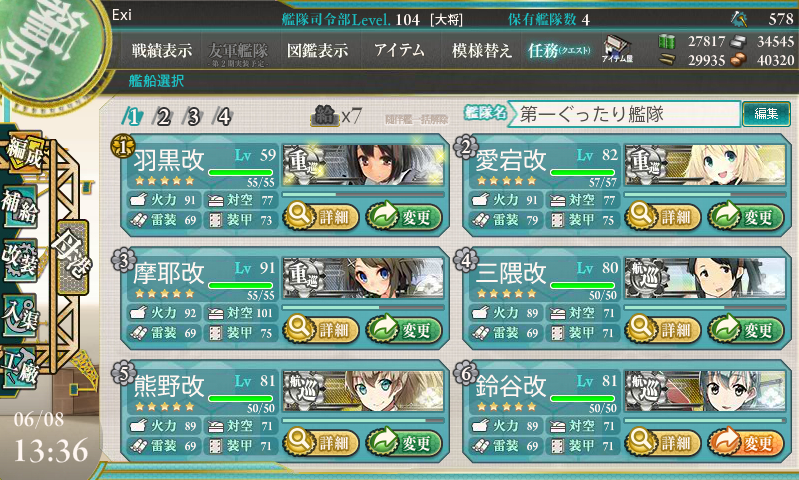The image size is (799, 480).
Task: Open the アイテム item menu
Action: [399, 49]
